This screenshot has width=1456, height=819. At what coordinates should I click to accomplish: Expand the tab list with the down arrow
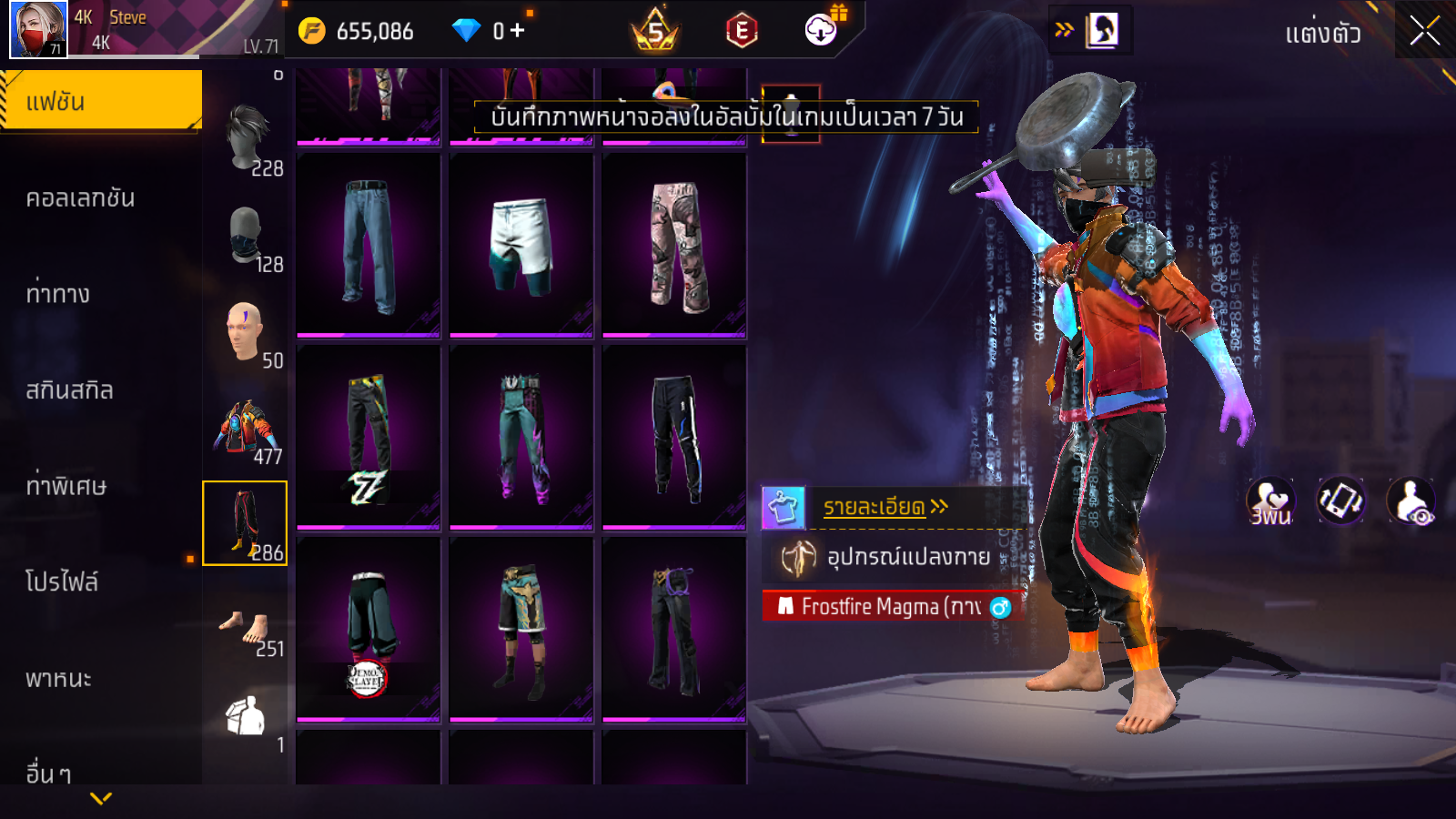pos(101,799)
